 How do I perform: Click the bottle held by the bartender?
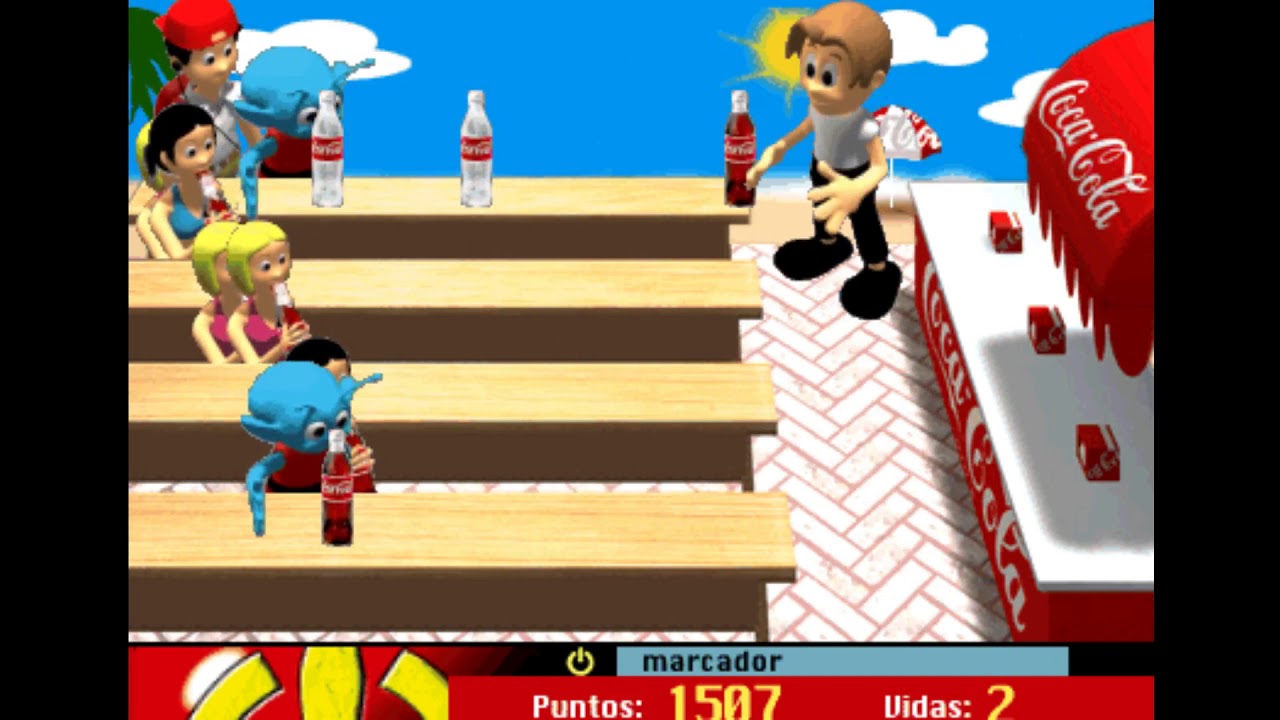pyautogui.click(x=739, y=150)
